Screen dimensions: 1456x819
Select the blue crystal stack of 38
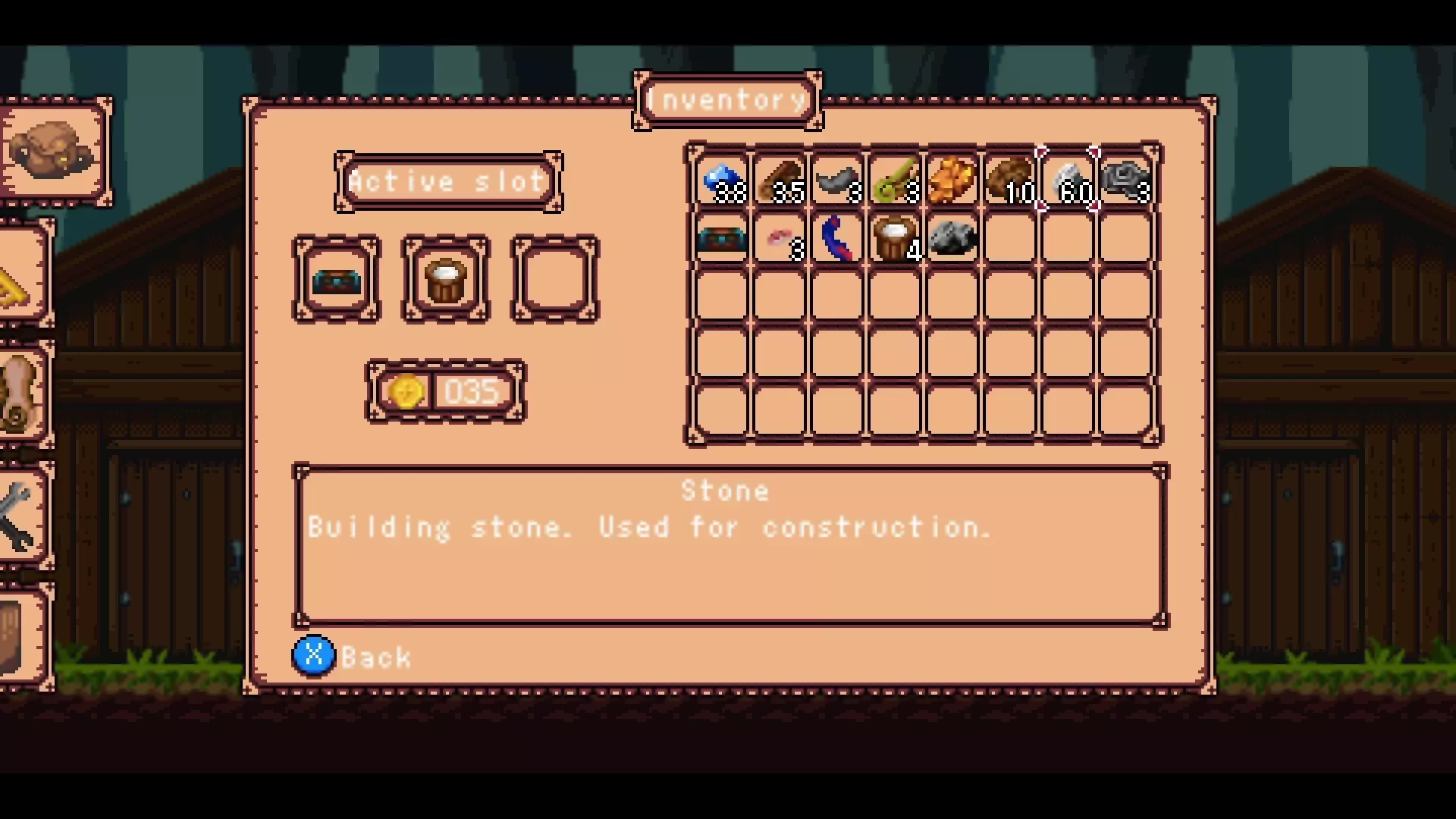[x=721, y=181]
